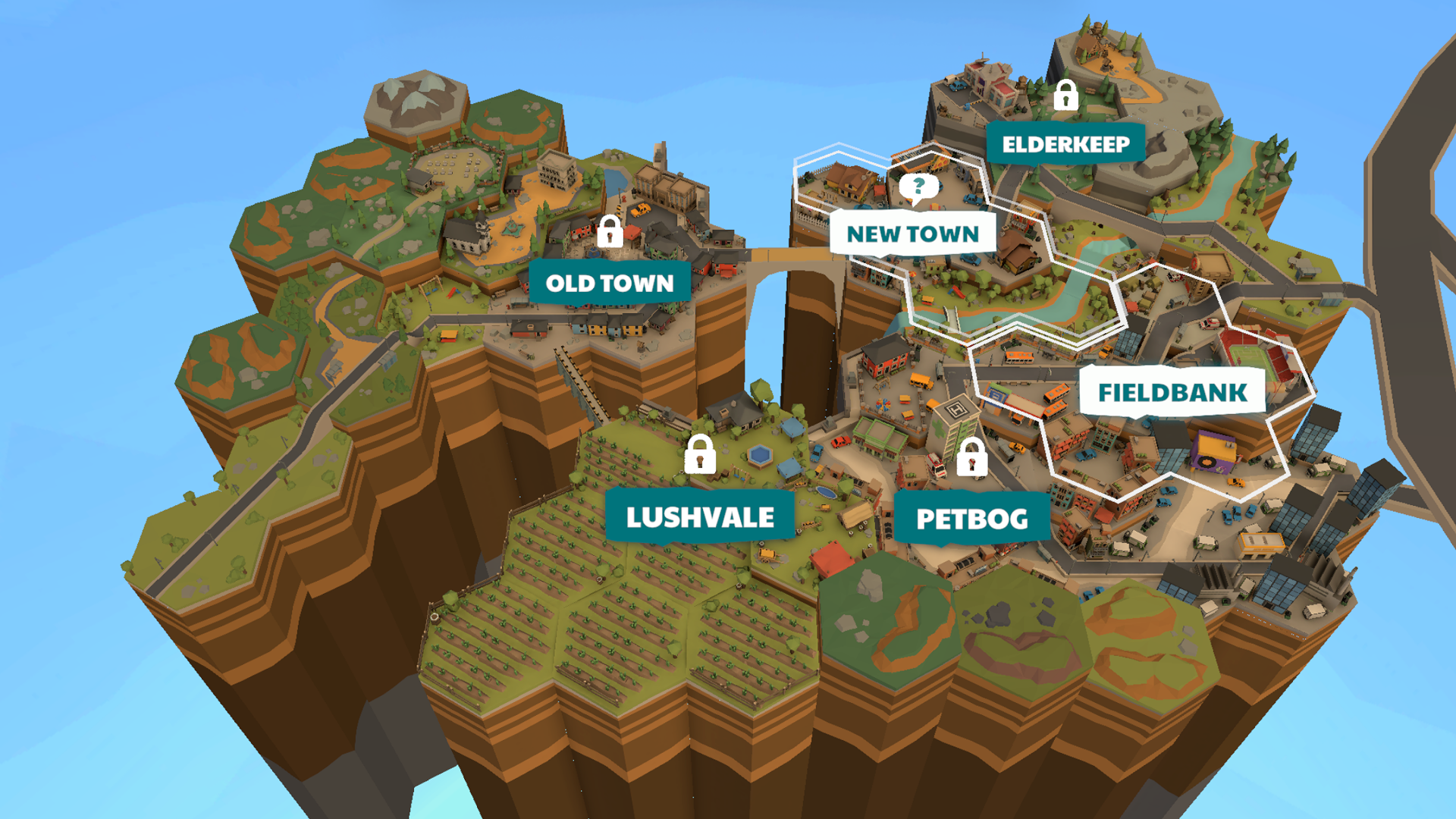Click the Lushvale name banner
This screenshot has width=1456, height=819.
tap(698, 519)
